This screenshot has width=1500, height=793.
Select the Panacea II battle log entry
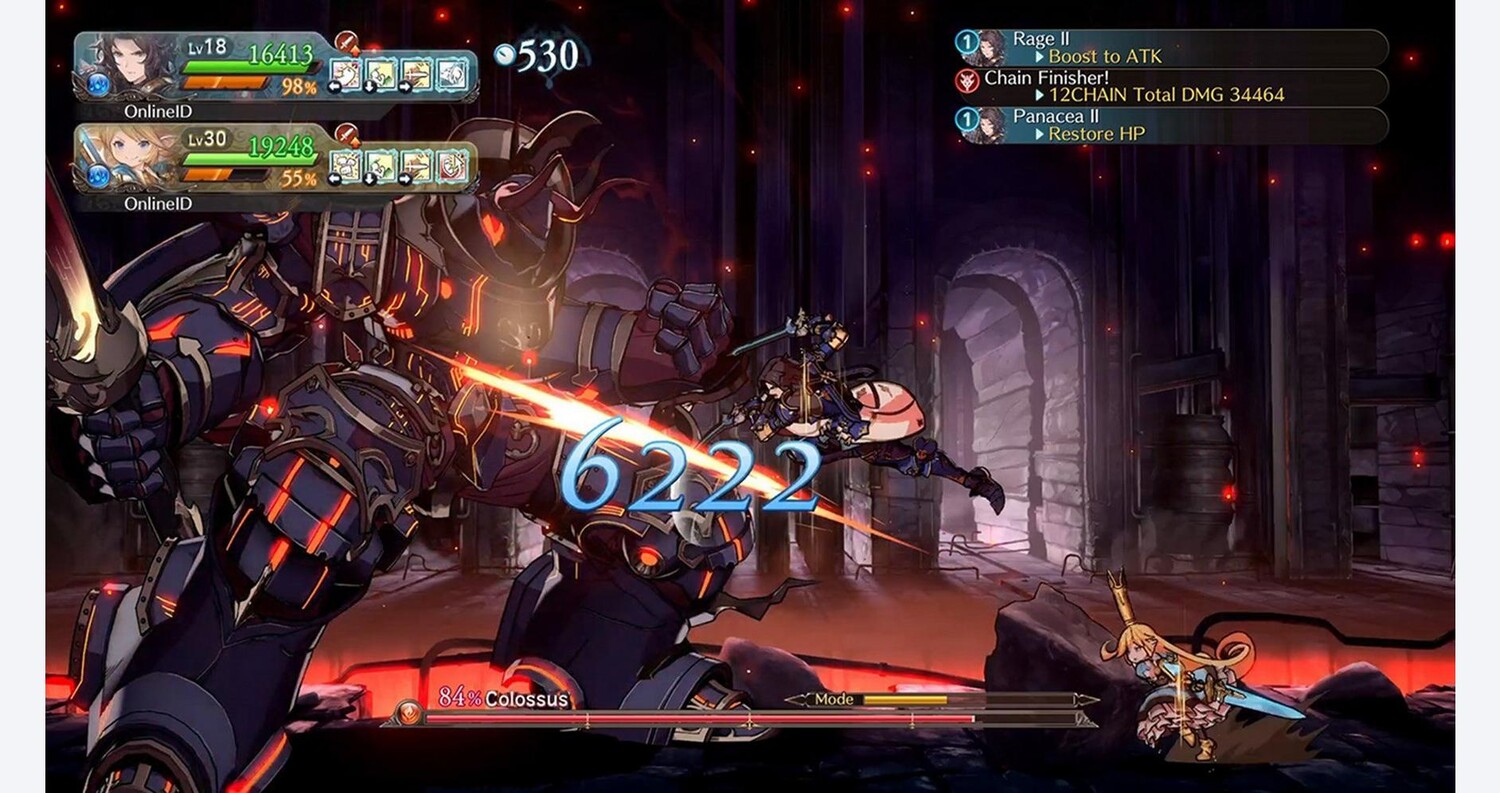1170,125
